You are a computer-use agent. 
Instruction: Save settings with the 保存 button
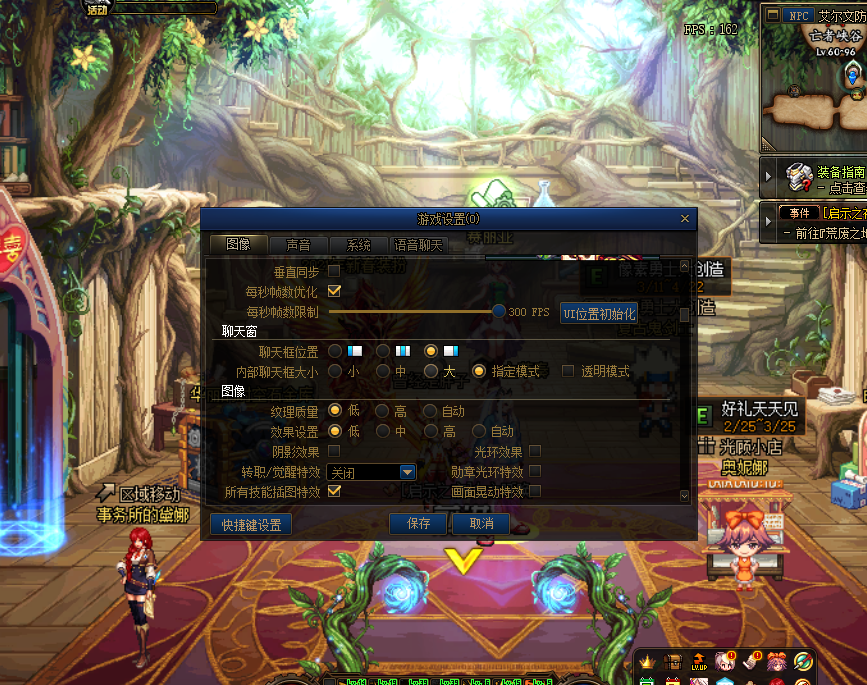click(x=419, y=524)
